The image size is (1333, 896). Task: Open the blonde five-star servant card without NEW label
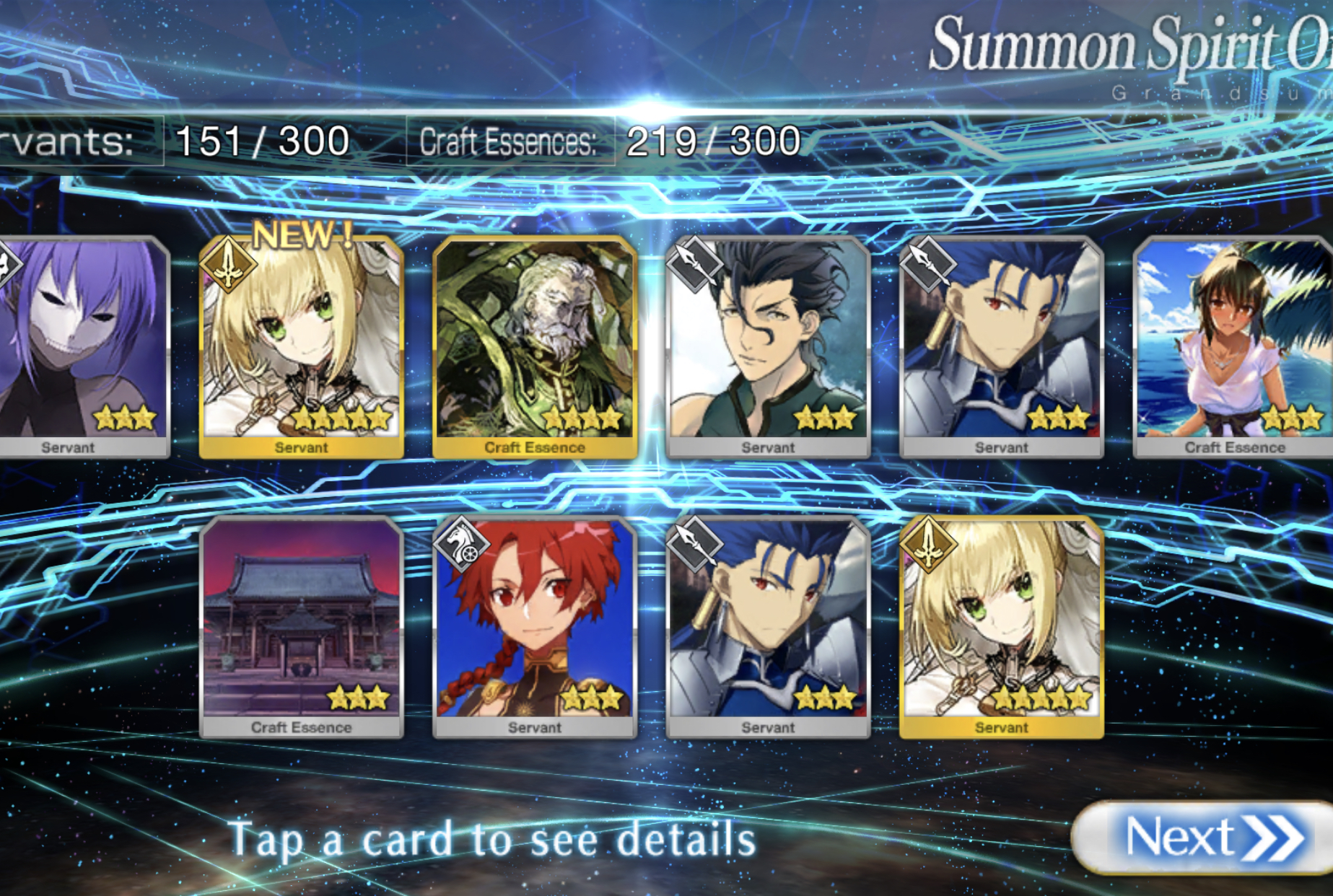pos(1001,626)
